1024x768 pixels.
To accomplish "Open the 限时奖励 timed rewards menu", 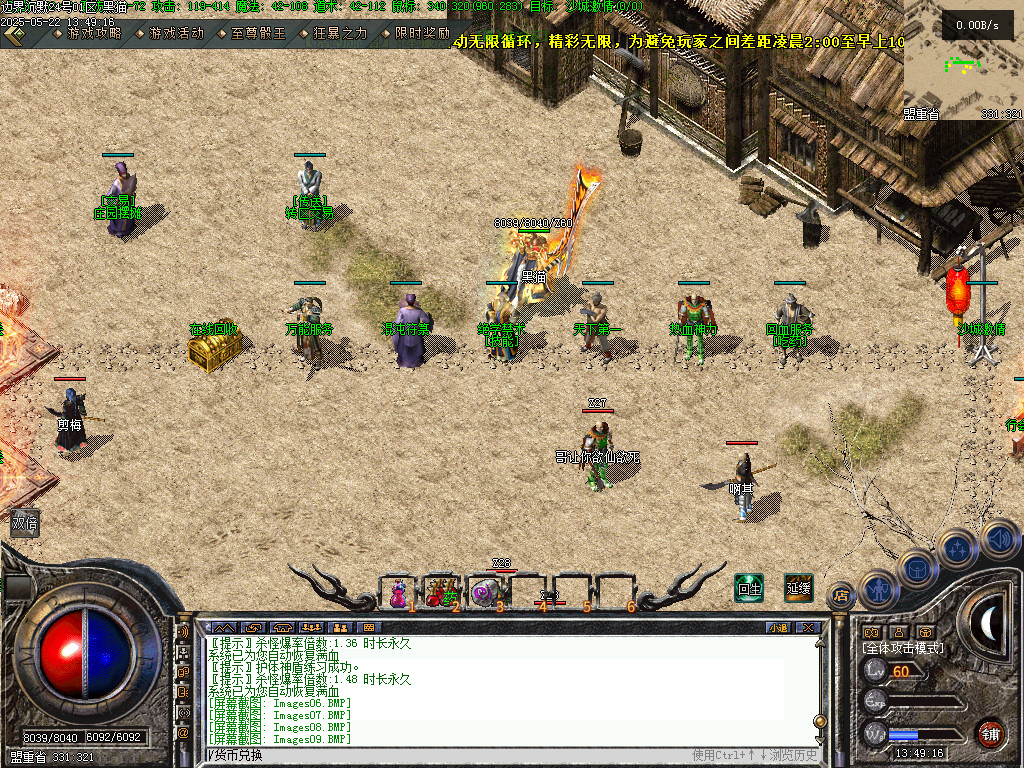I will pyautogui.click(x=421, y=33).
